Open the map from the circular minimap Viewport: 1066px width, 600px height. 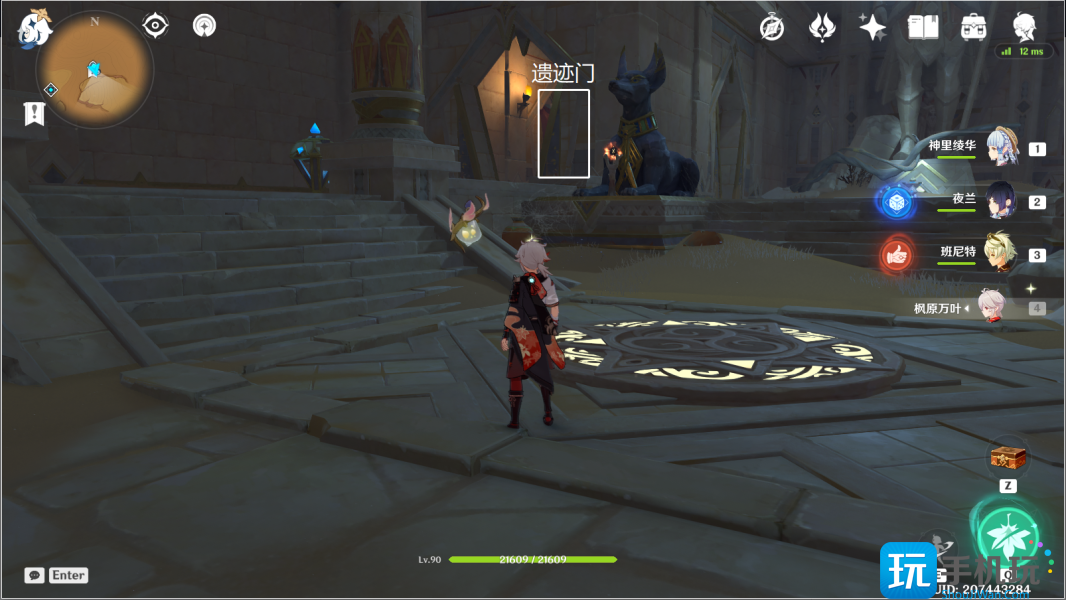point(95,71)
